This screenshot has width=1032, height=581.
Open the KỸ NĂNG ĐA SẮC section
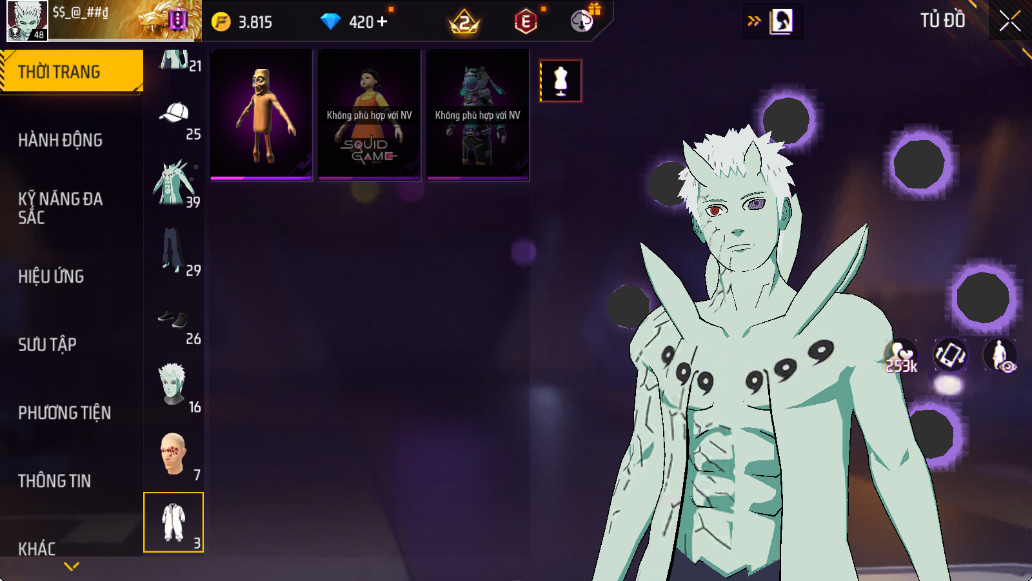click(61, 207)
